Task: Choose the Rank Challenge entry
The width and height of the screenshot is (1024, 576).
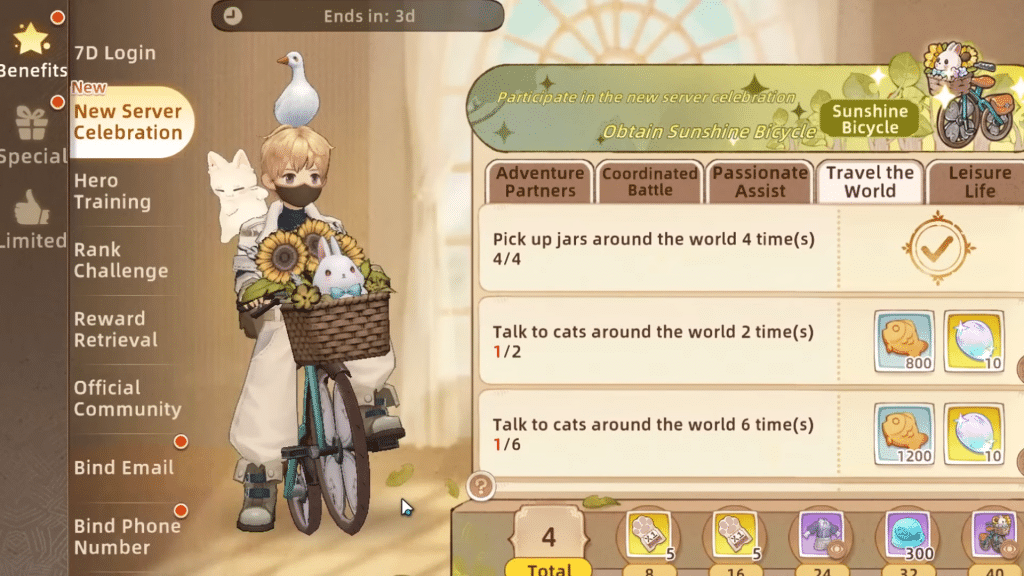Action: [x=120, y=260]
